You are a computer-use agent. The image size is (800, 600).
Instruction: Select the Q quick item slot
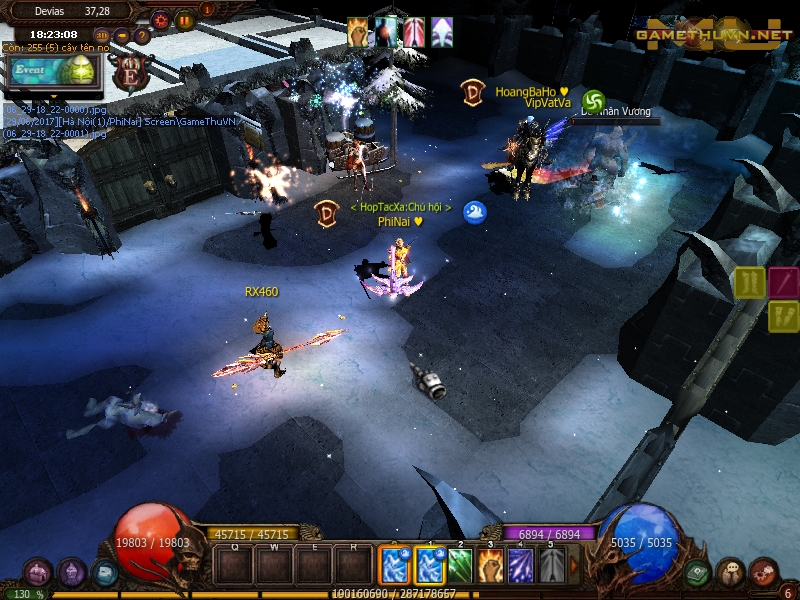pyautogui.click(x=234, y=566)
